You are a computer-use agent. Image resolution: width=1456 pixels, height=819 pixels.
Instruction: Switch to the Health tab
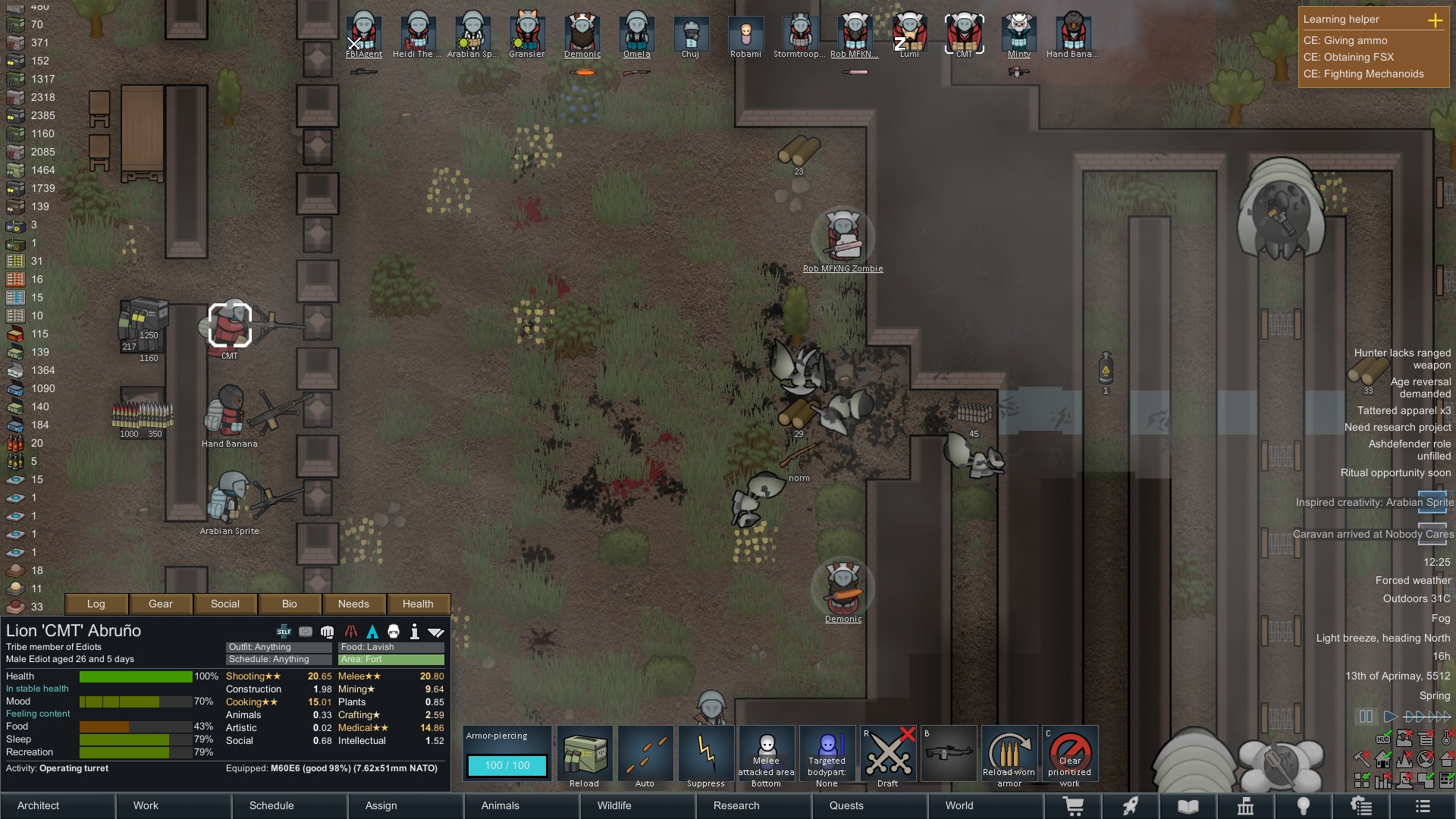point(418,604)
